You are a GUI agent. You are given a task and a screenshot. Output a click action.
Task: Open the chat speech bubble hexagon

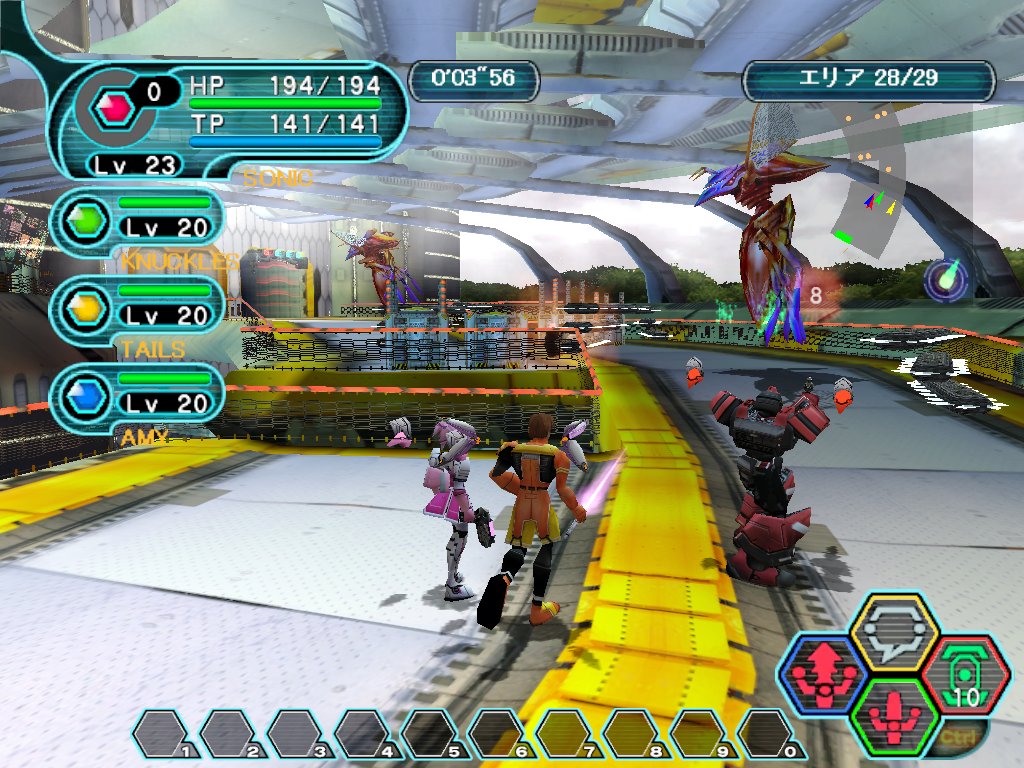893,633
